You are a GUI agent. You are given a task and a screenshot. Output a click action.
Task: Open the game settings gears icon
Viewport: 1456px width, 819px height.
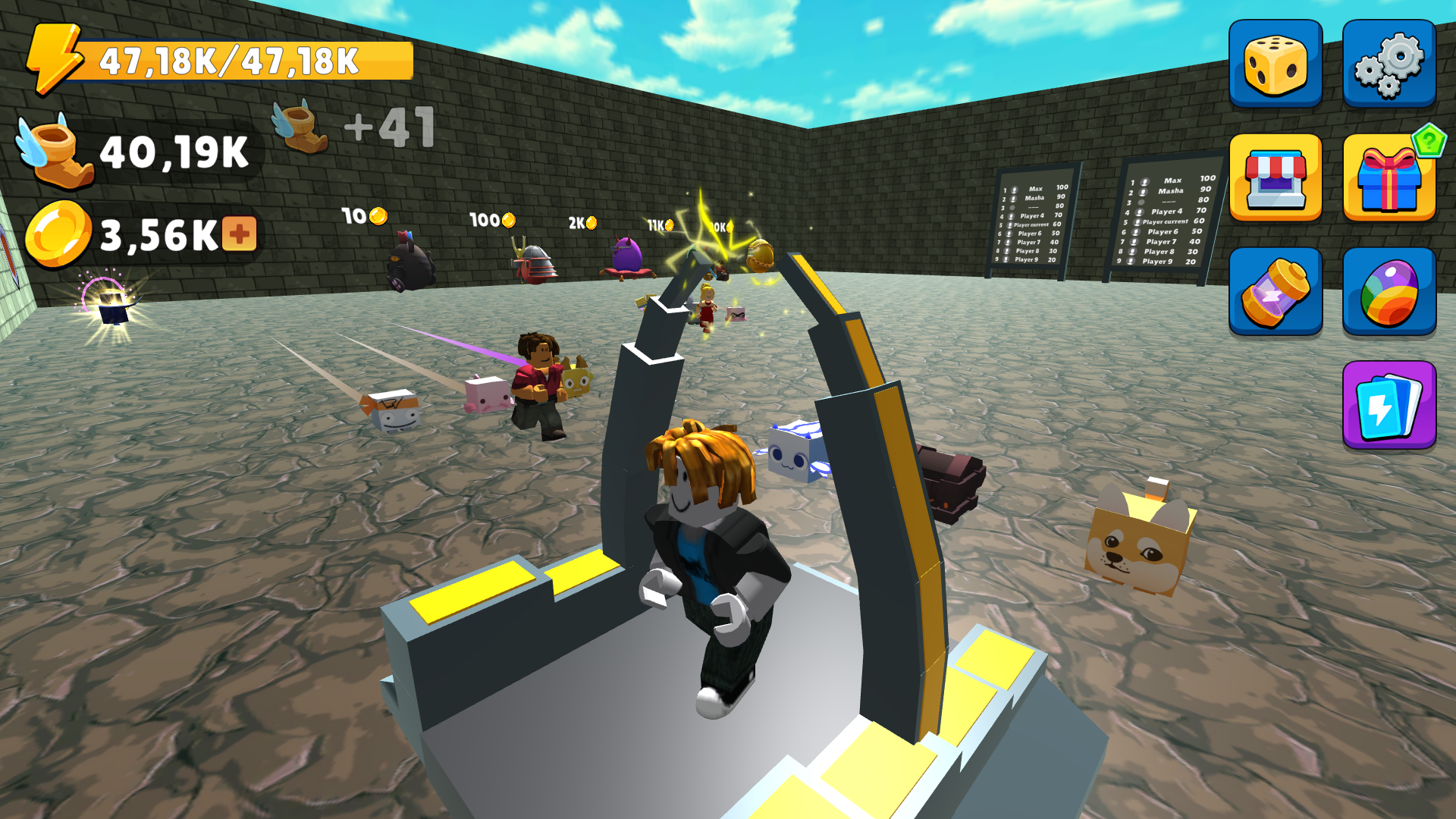[x=1388, y=62]
